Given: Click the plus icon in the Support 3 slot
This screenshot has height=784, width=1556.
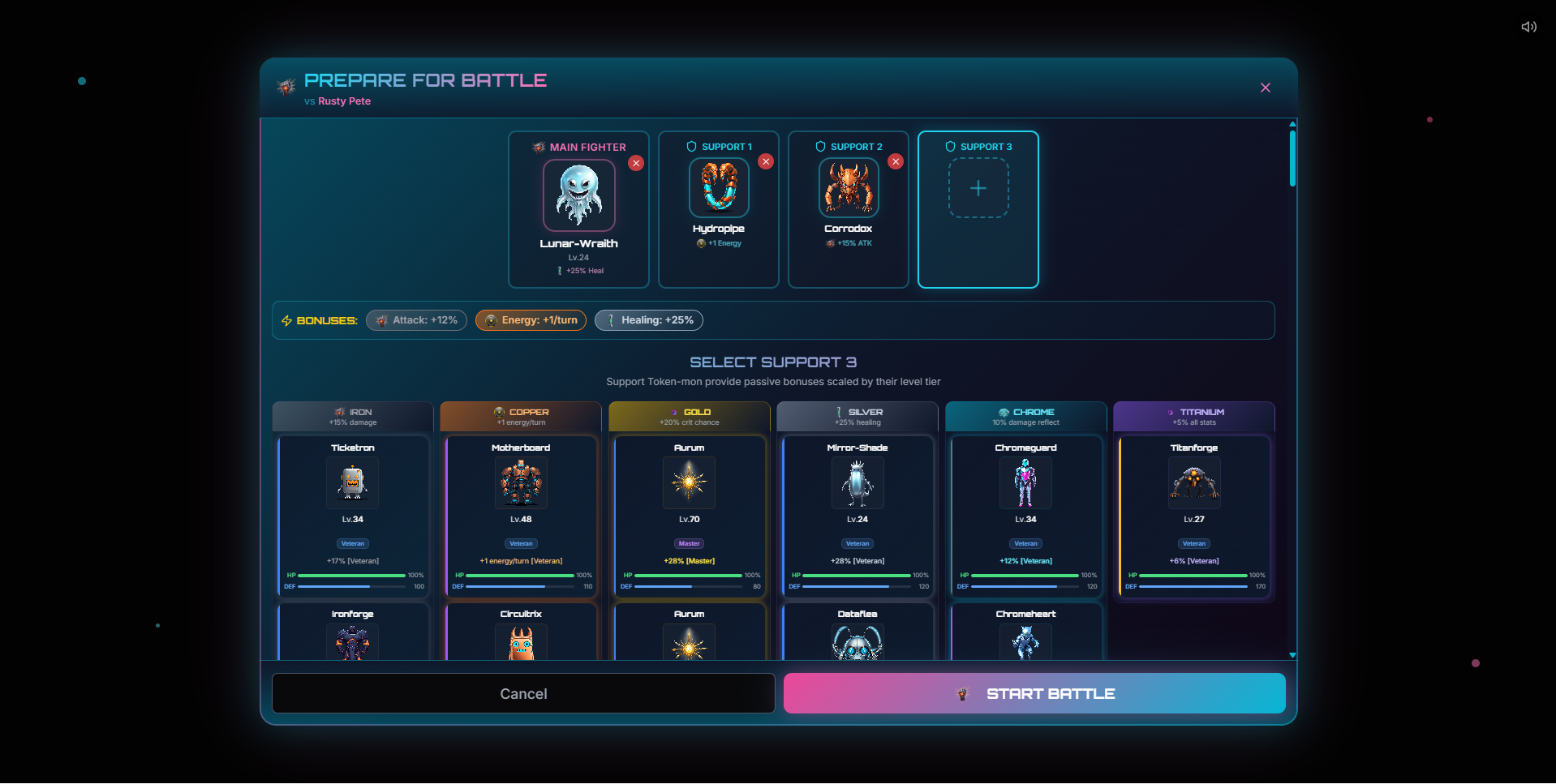Looking at the screenshot, I should (x=978, y=188).
